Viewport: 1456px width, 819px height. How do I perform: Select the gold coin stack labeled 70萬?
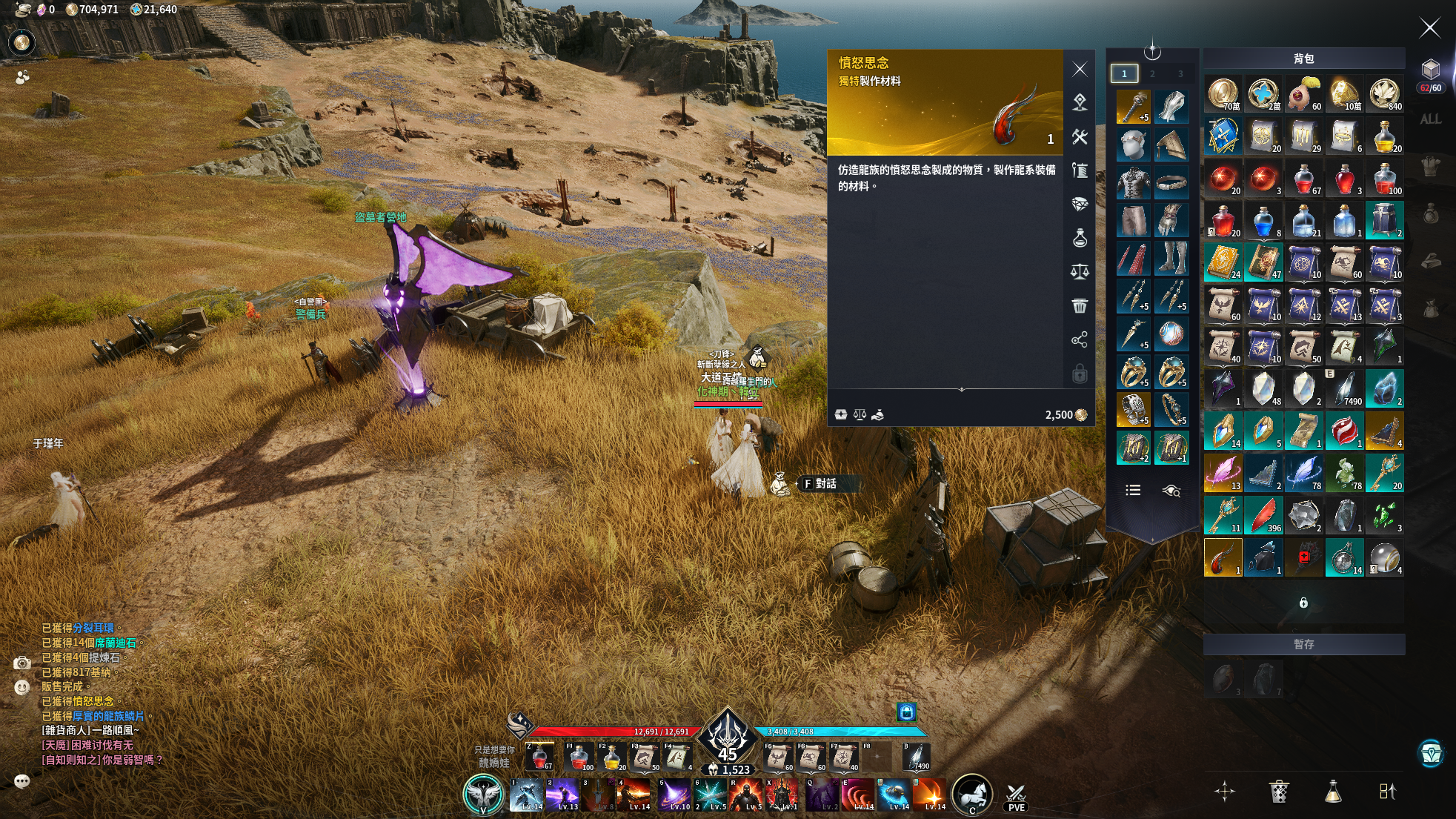click(x=1223, y=94)
